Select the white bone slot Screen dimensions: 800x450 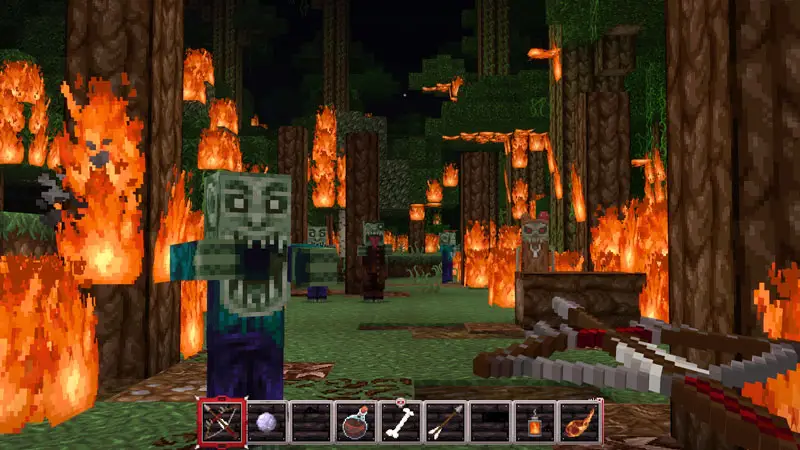click(x=400, y=422)
